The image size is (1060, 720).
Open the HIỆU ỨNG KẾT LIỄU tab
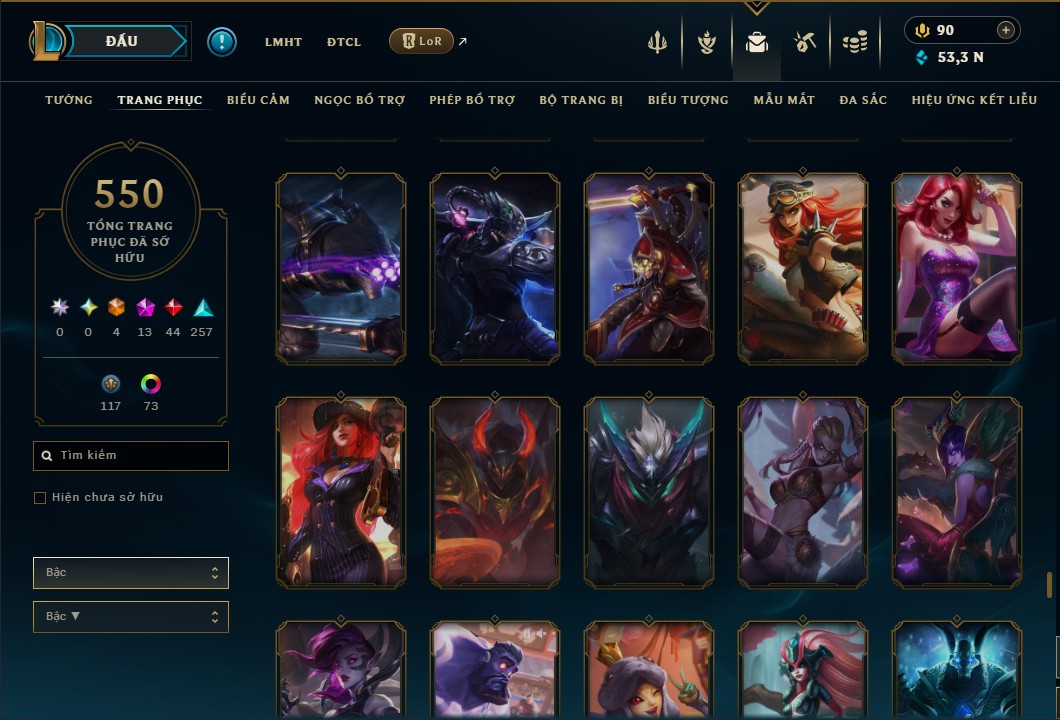click(x=974, y=100)
